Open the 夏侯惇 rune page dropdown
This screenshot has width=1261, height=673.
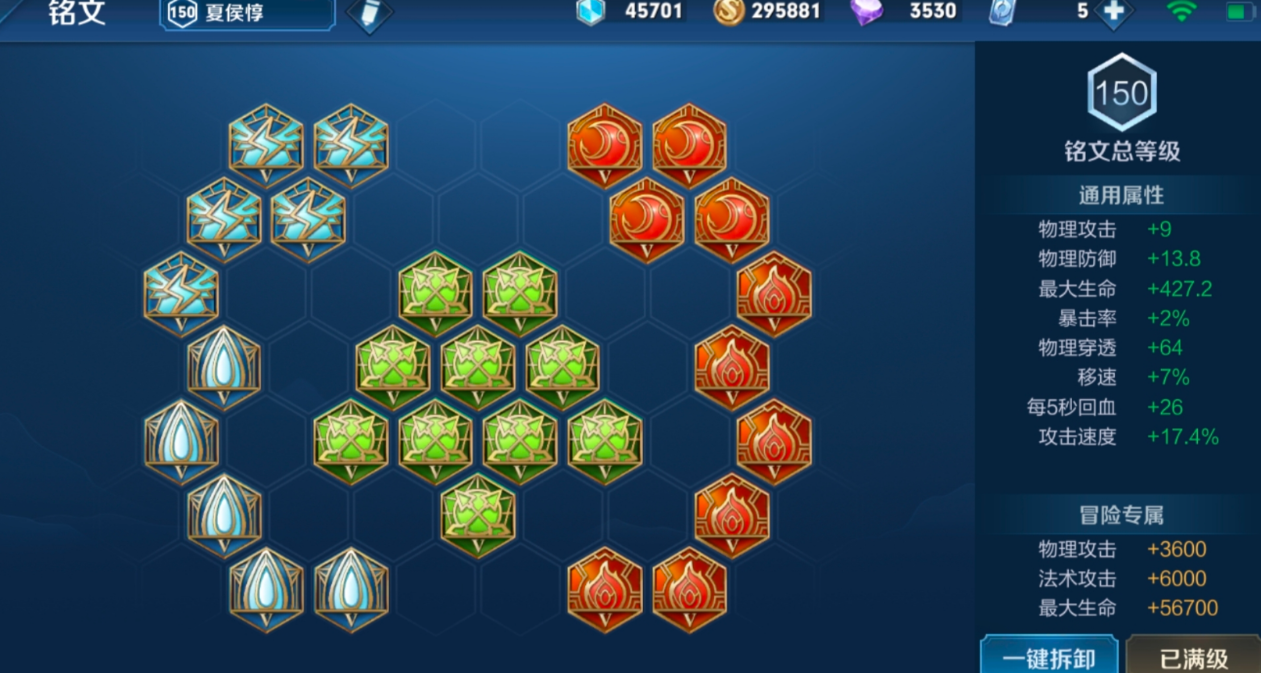coord(246,14)
